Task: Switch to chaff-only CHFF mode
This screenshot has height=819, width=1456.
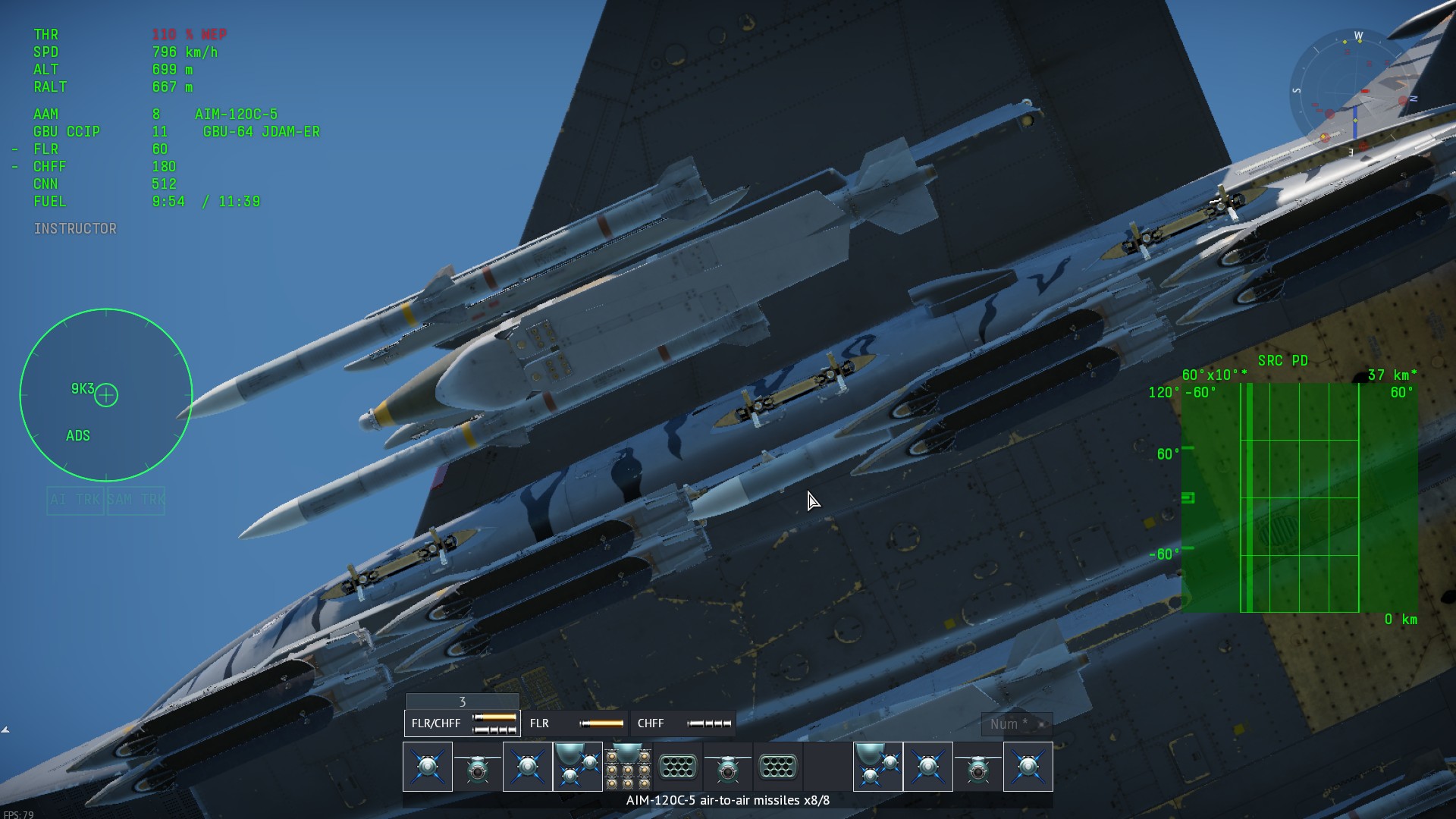Action: pos(682,723)
